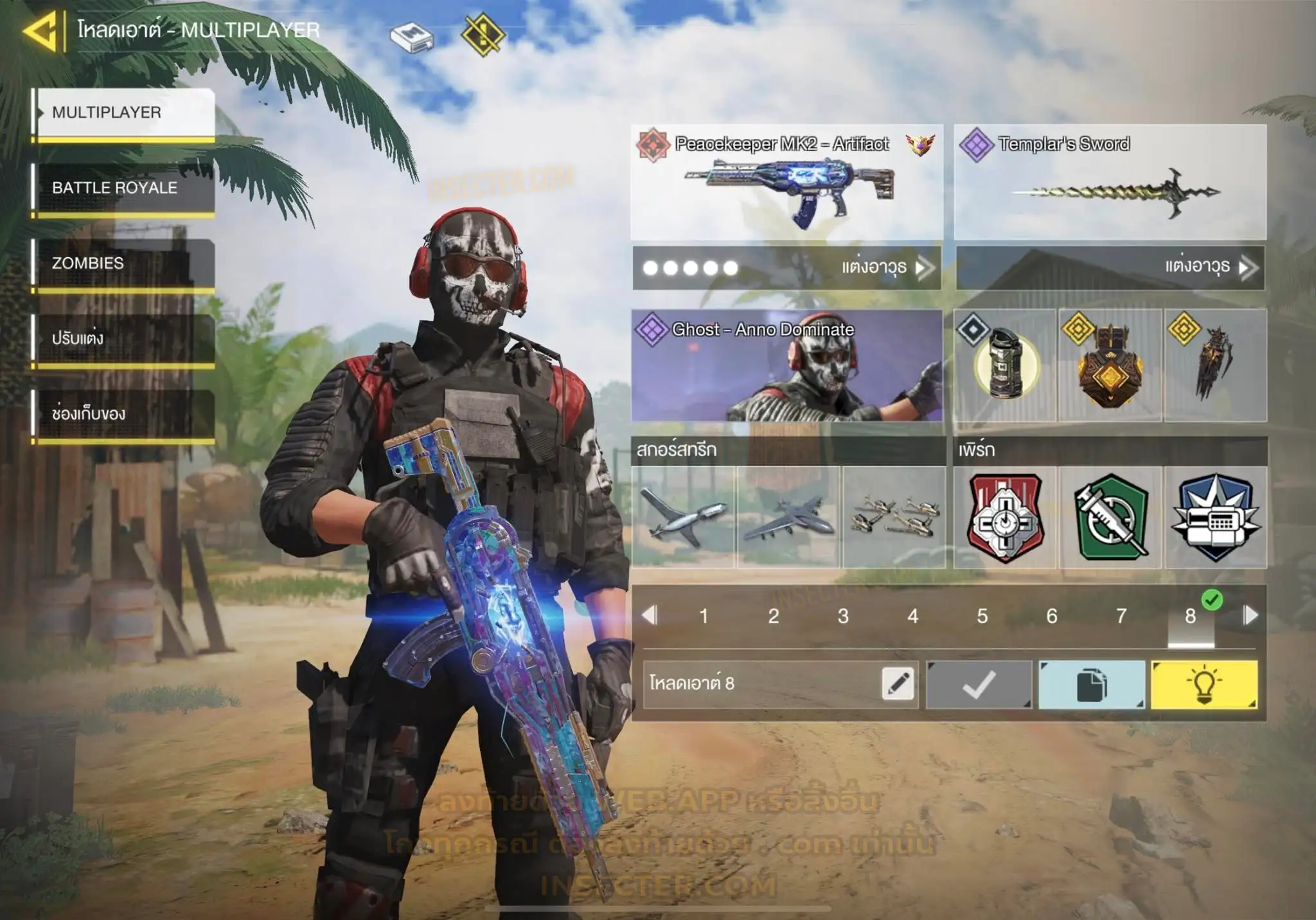
Task: Open recommended loadouts with the yellow lightbulb
Action: 1204,685
